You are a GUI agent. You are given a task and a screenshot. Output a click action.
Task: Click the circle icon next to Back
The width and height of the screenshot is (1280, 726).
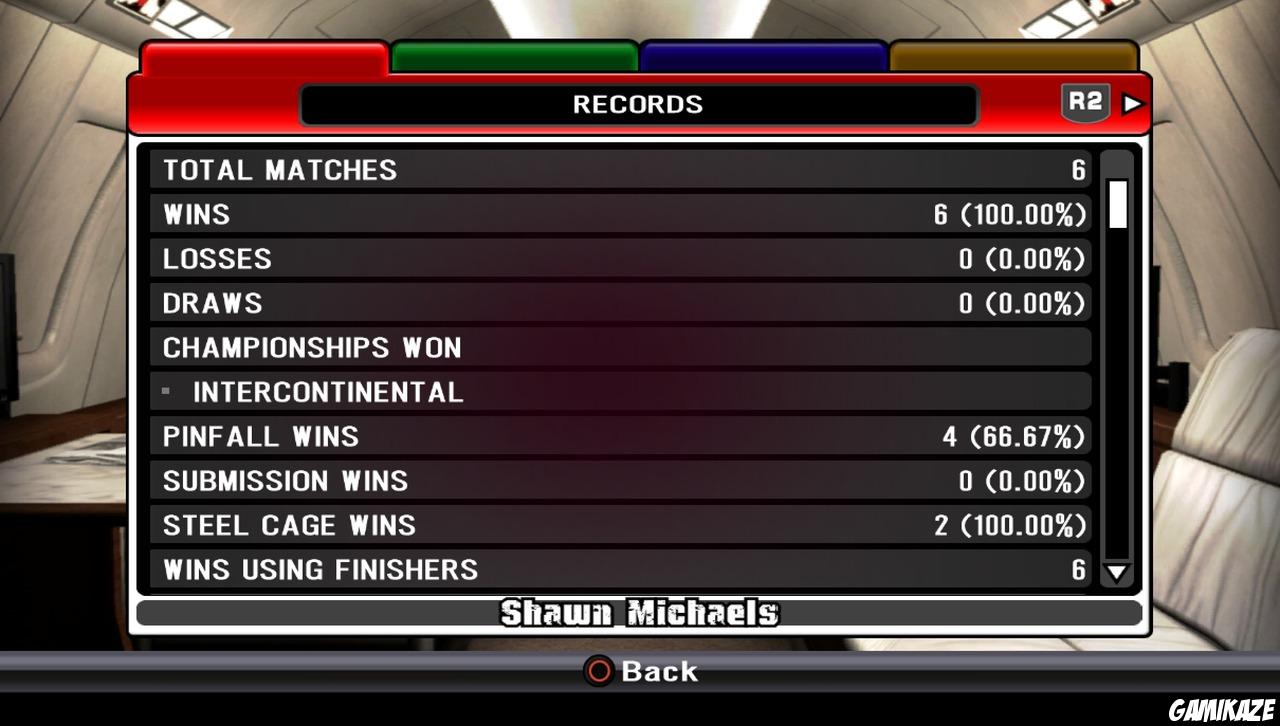tap(597, 672)
